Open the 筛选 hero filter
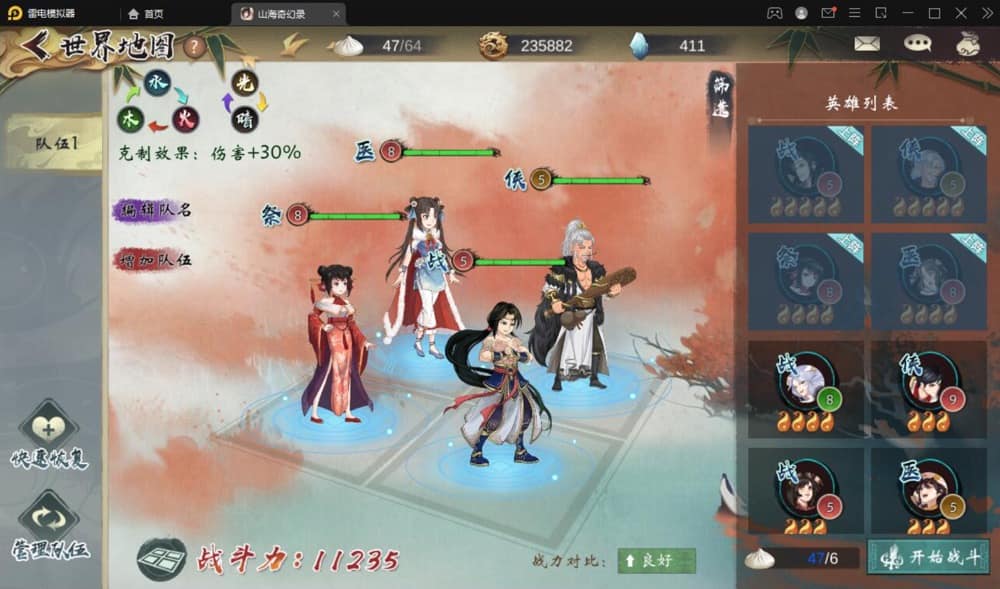This screenshot has height=589, width=1000. (720, 98)
